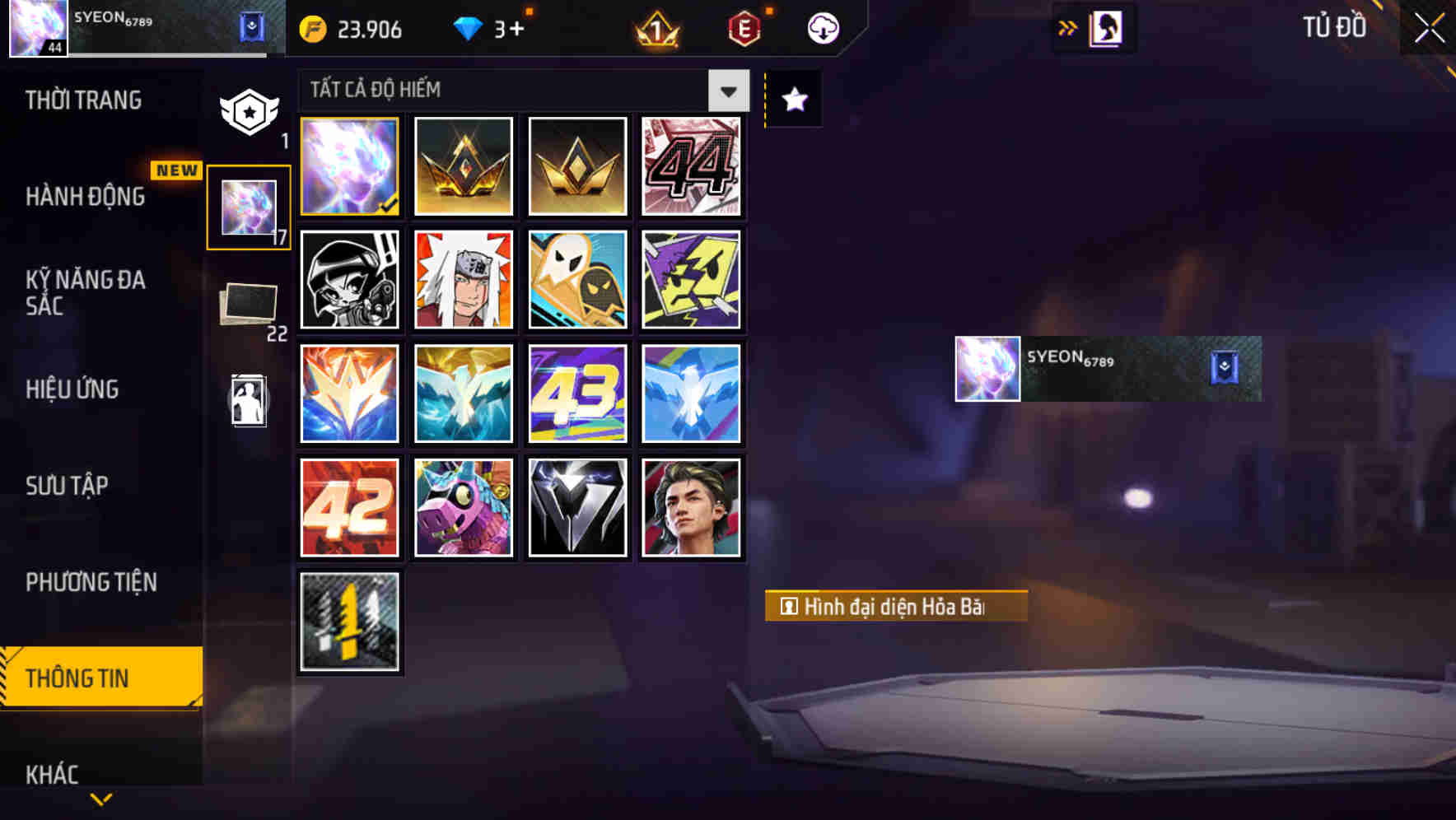Viewport: 1456px width, 820px height.
Task: Click the E-badge event icon
Action: point(744,27)
